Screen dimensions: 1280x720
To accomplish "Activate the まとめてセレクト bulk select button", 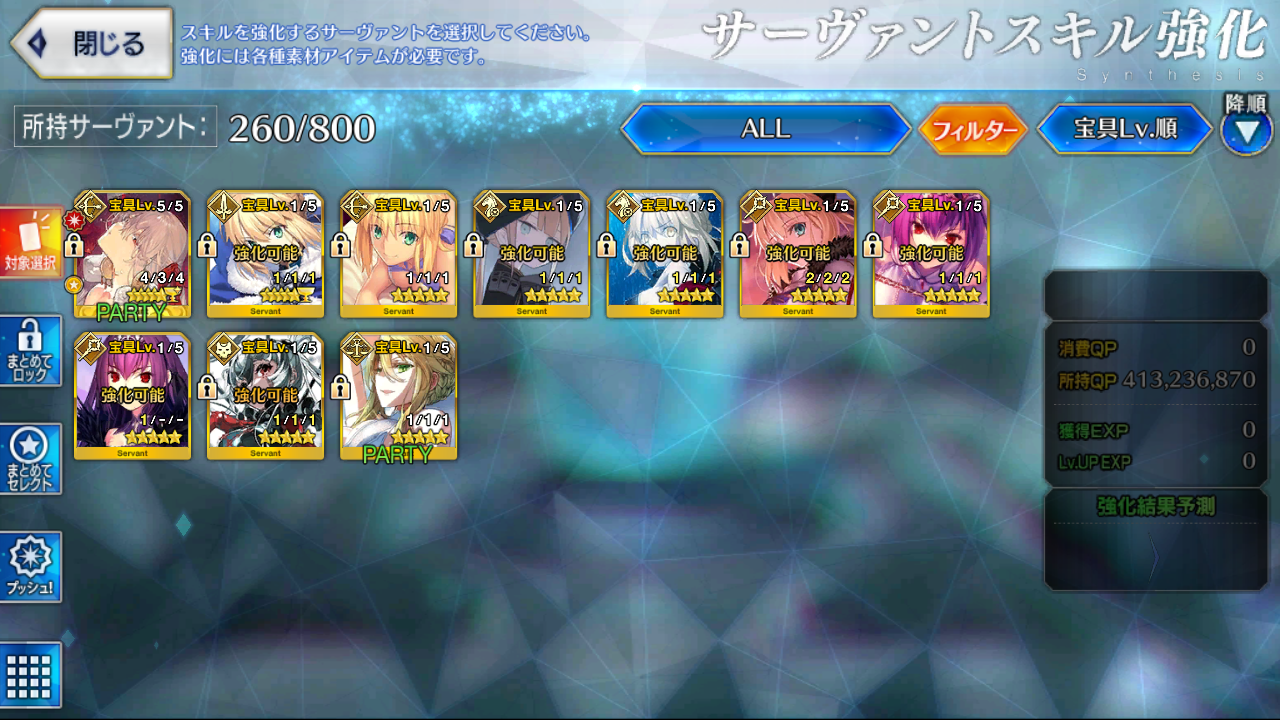I will (x=31, y=459).
